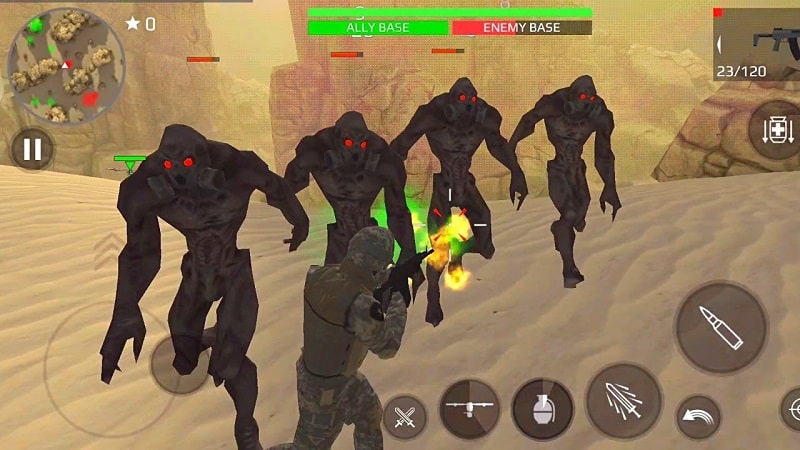
Task: Activate the sword strike ability
Action: point(623,400)
